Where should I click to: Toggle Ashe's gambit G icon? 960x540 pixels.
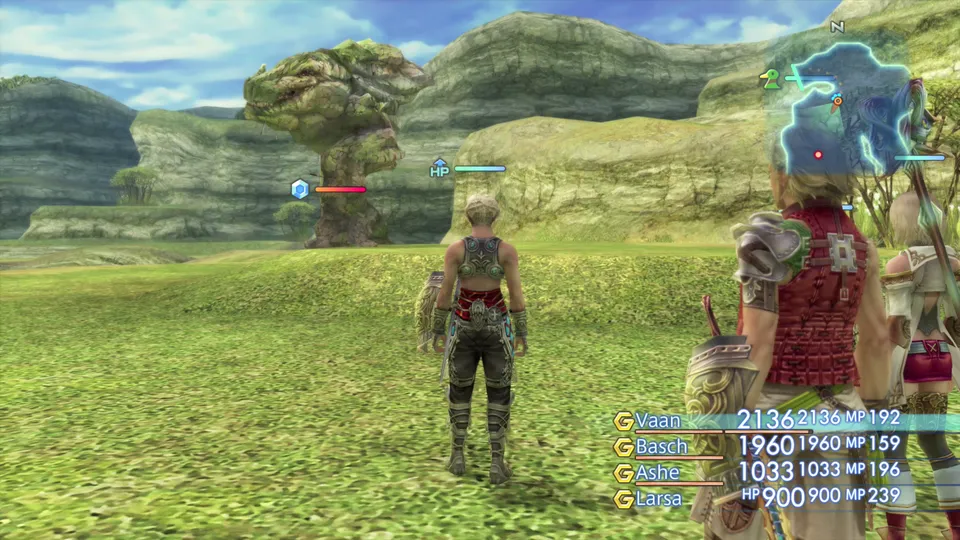(x=624, y=473)
